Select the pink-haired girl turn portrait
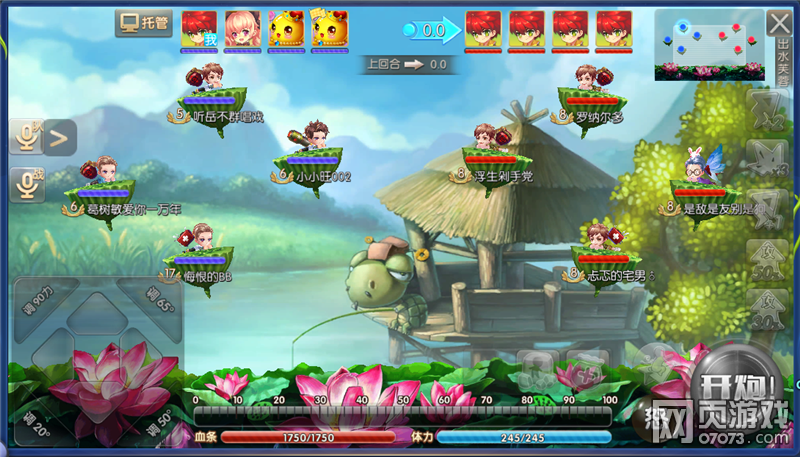800x457 pixels. 242,29
